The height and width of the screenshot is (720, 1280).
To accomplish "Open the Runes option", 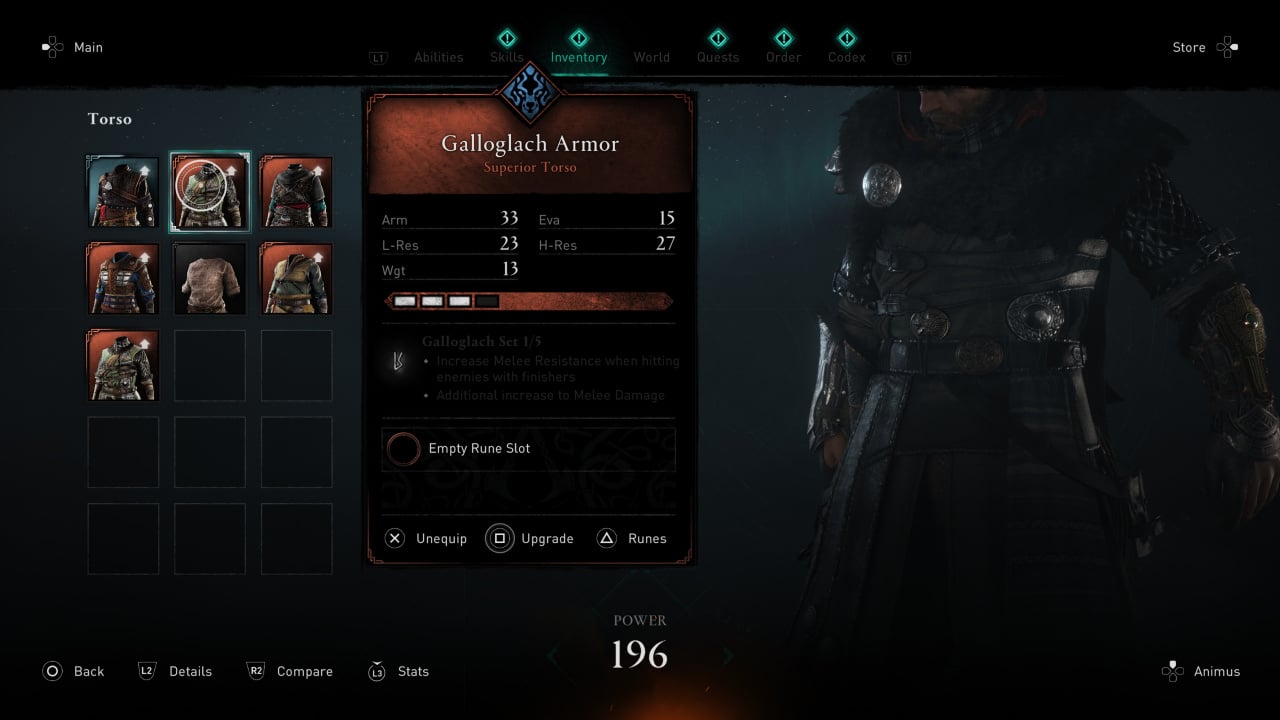I will pos(632,539).
